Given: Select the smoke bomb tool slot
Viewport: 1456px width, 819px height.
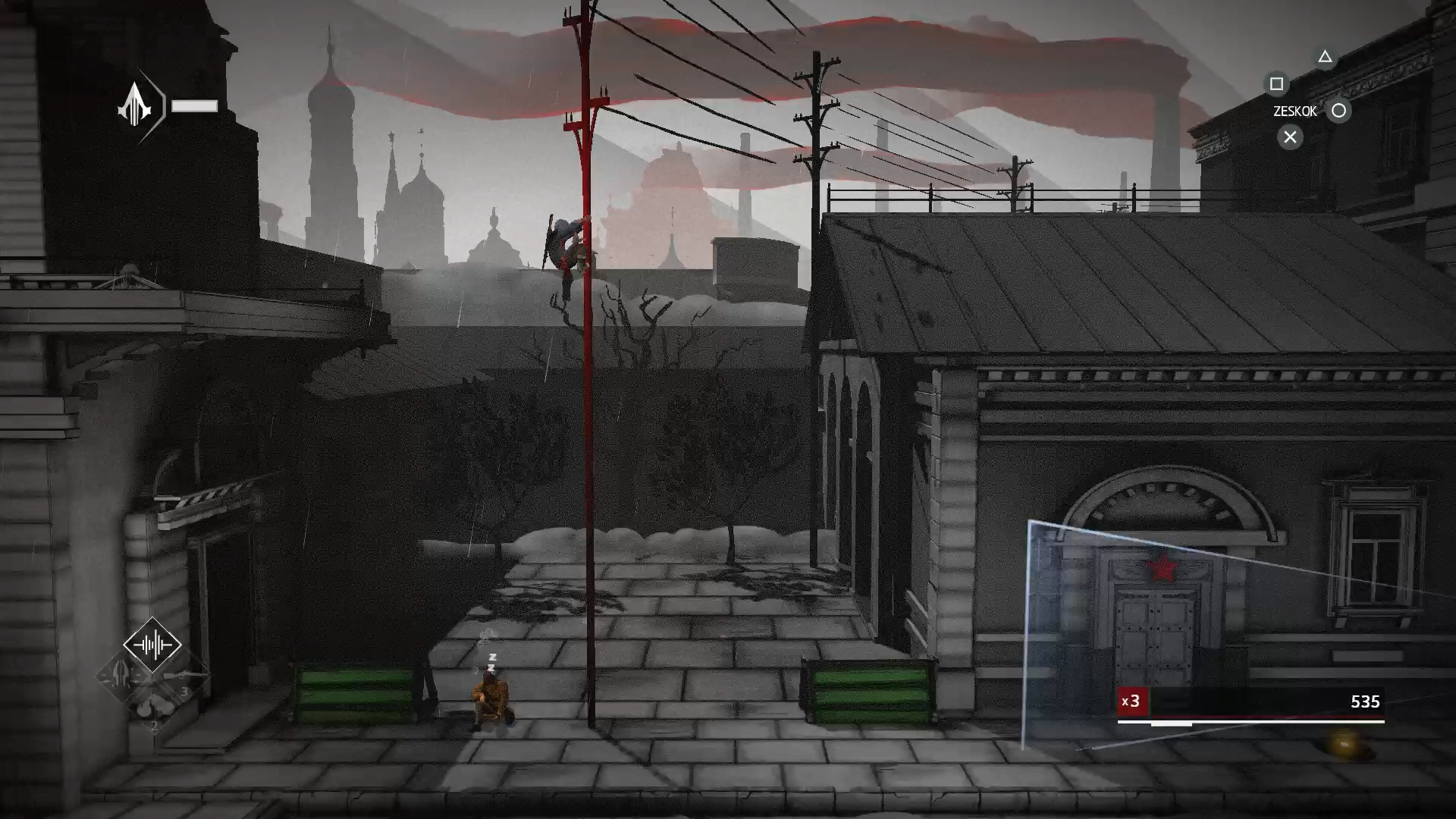Looking at the screenshot, I should [x=152, y=708].
